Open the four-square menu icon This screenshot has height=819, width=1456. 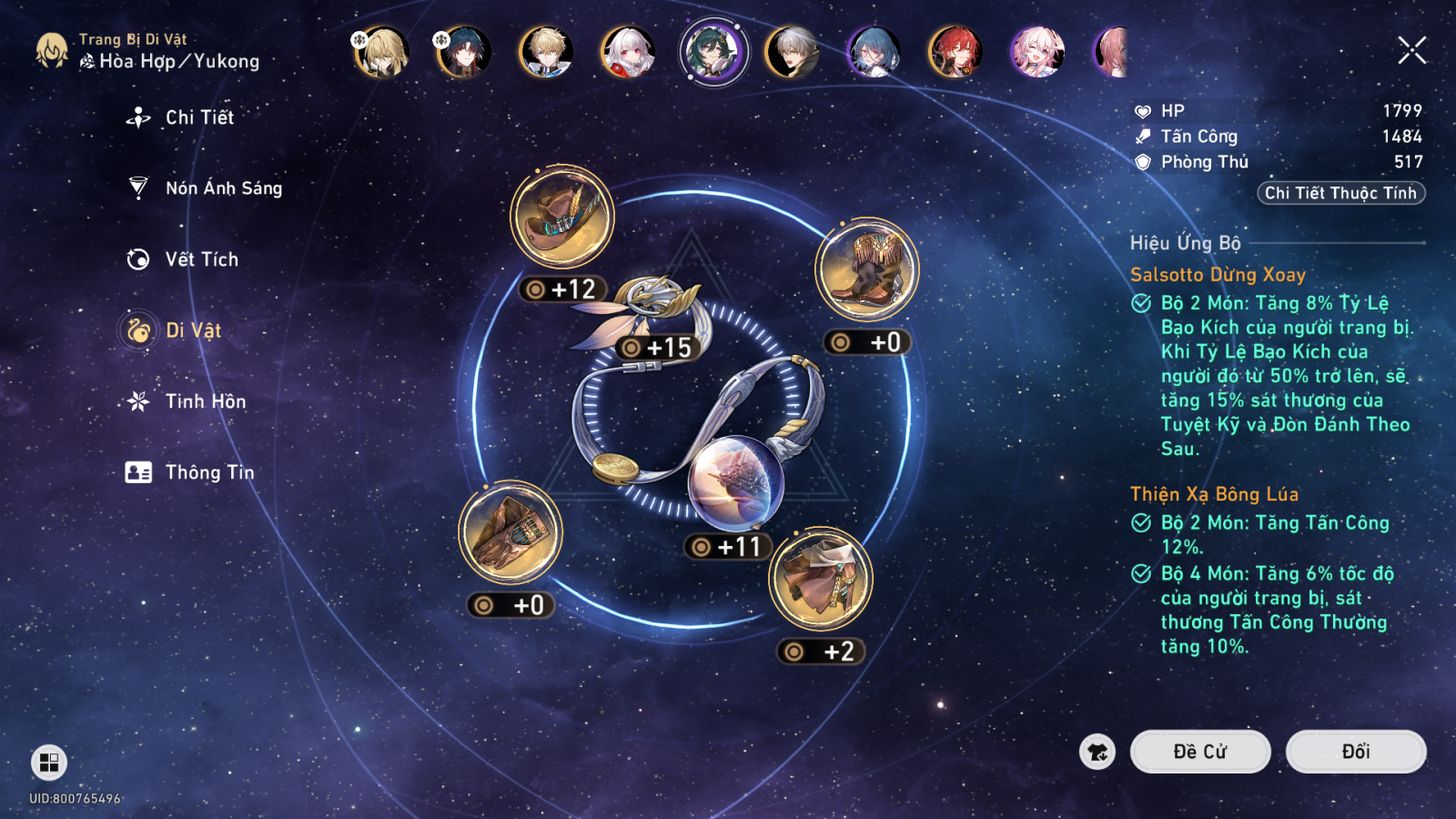click(x=49, y=763)
